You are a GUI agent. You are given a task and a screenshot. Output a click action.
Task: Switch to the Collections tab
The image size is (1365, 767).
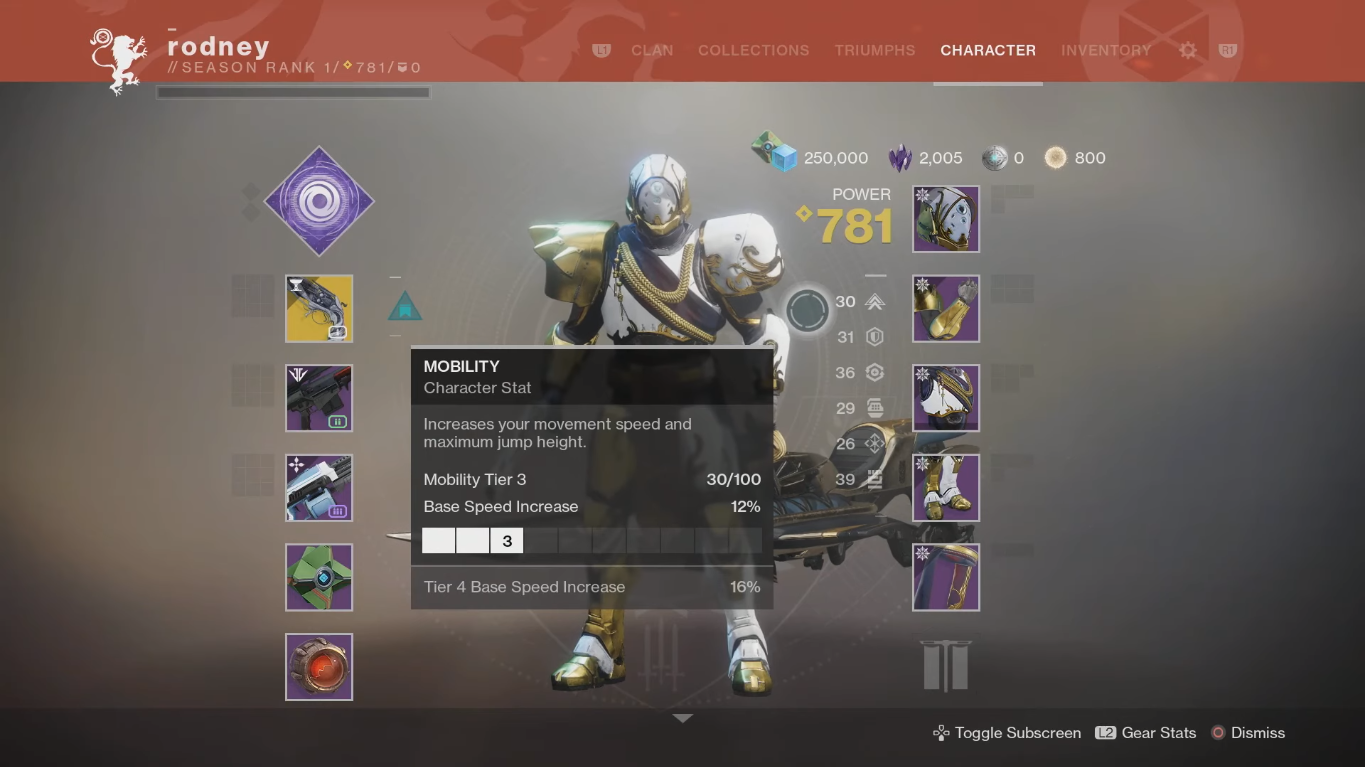[x=753, y=50]
